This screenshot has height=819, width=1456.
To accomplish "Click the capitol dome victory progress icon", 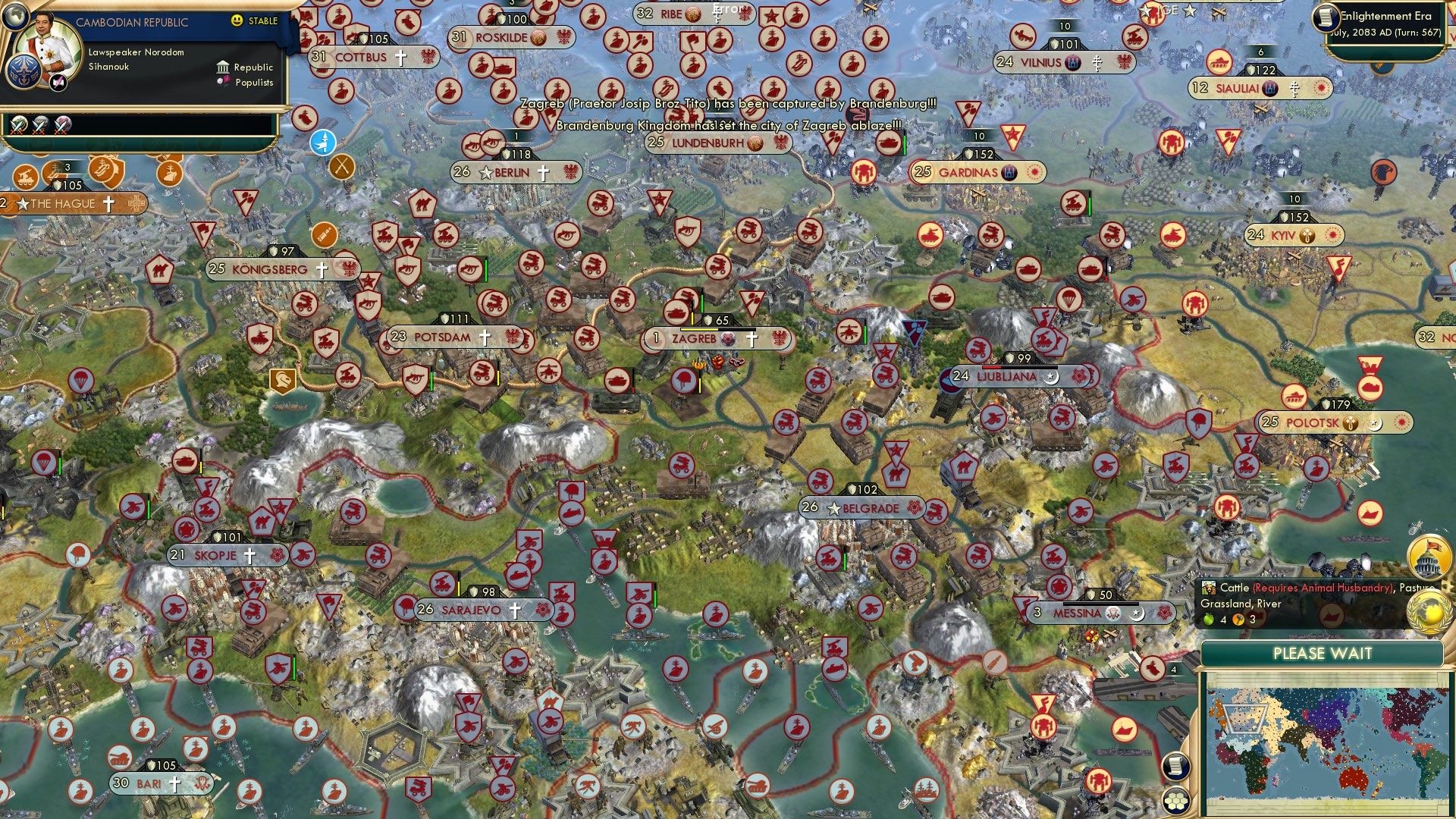I will [x=1429, y=558].
